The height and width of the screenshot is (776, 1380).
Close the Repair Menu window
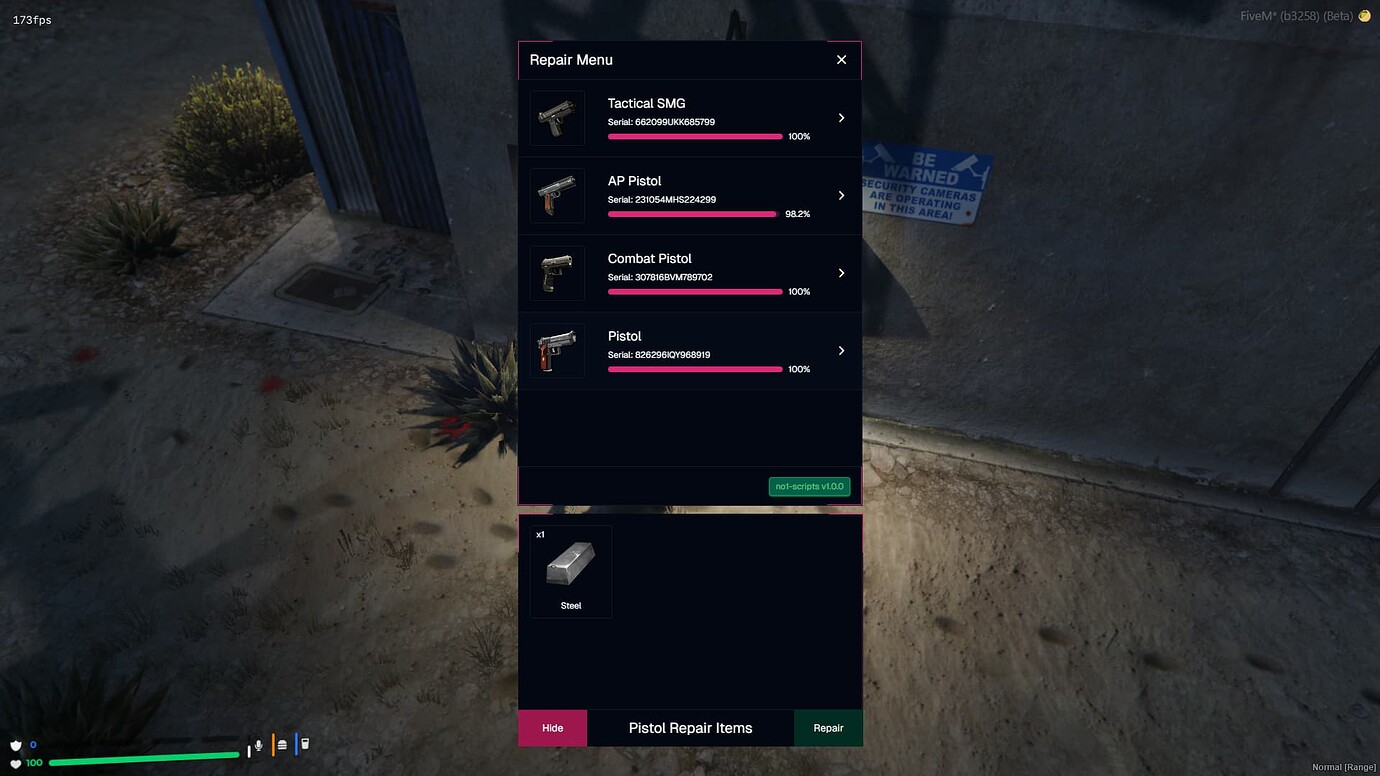pyautogui.click(x=841, y=60)
